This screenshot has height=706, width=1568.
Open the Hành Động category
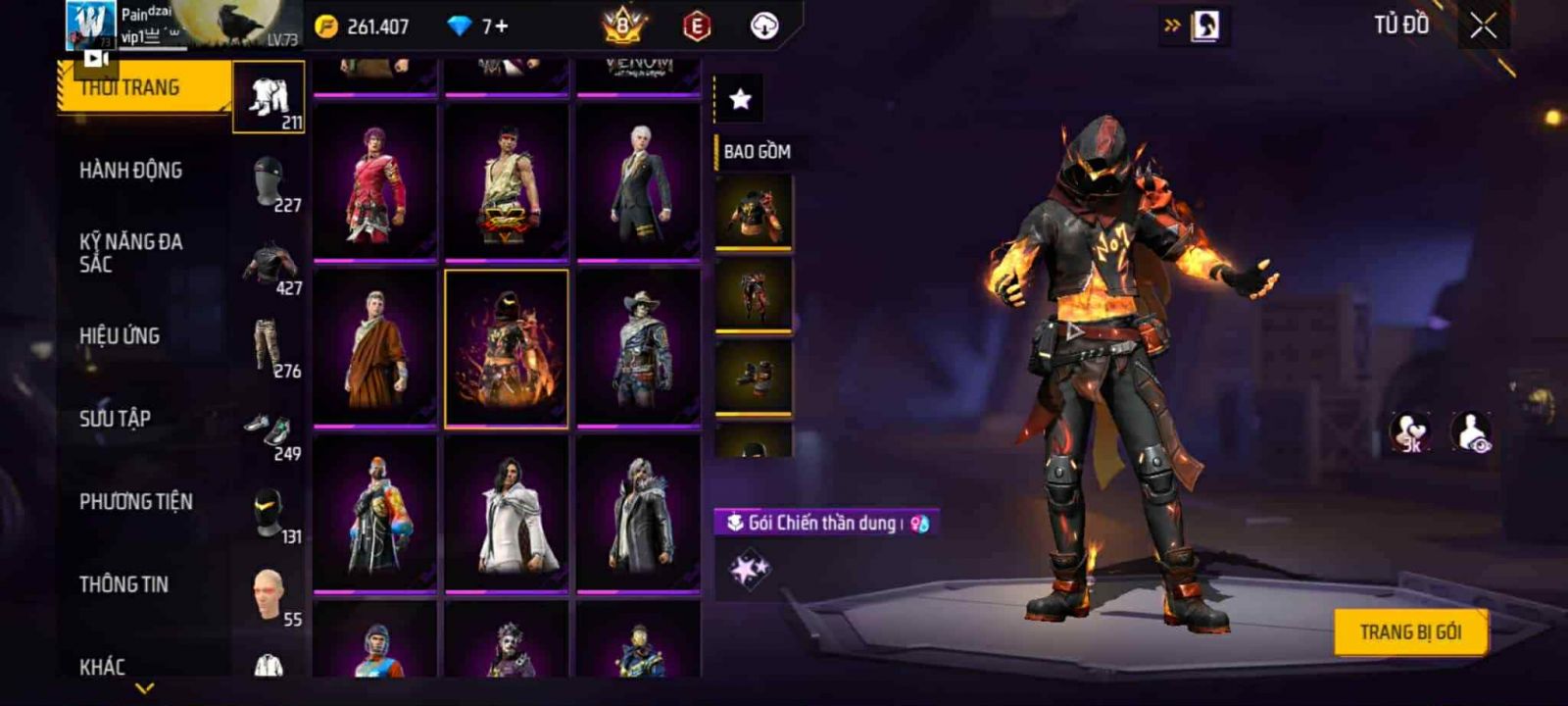(131, 171)
